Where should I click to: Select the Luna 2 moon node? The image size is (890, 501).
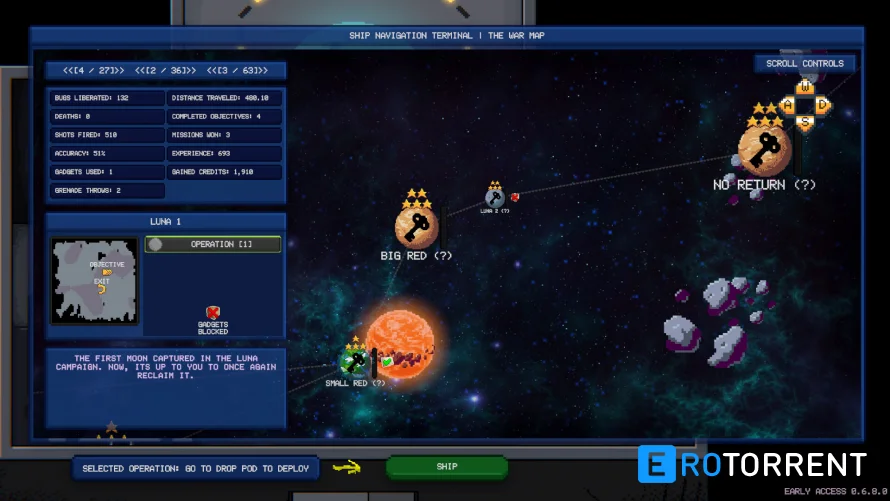[x=494, y=197]
